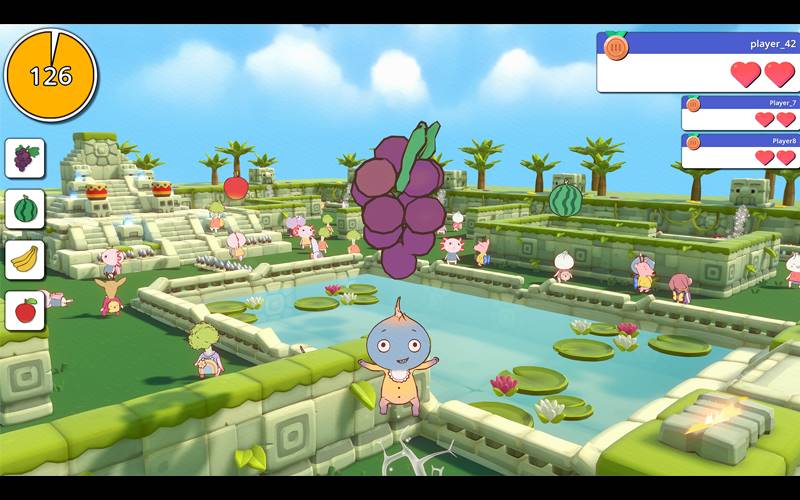This screenshot has height=500, width=800.
Task: Select the red apple fruit button
Action: (x=25, y=311)
